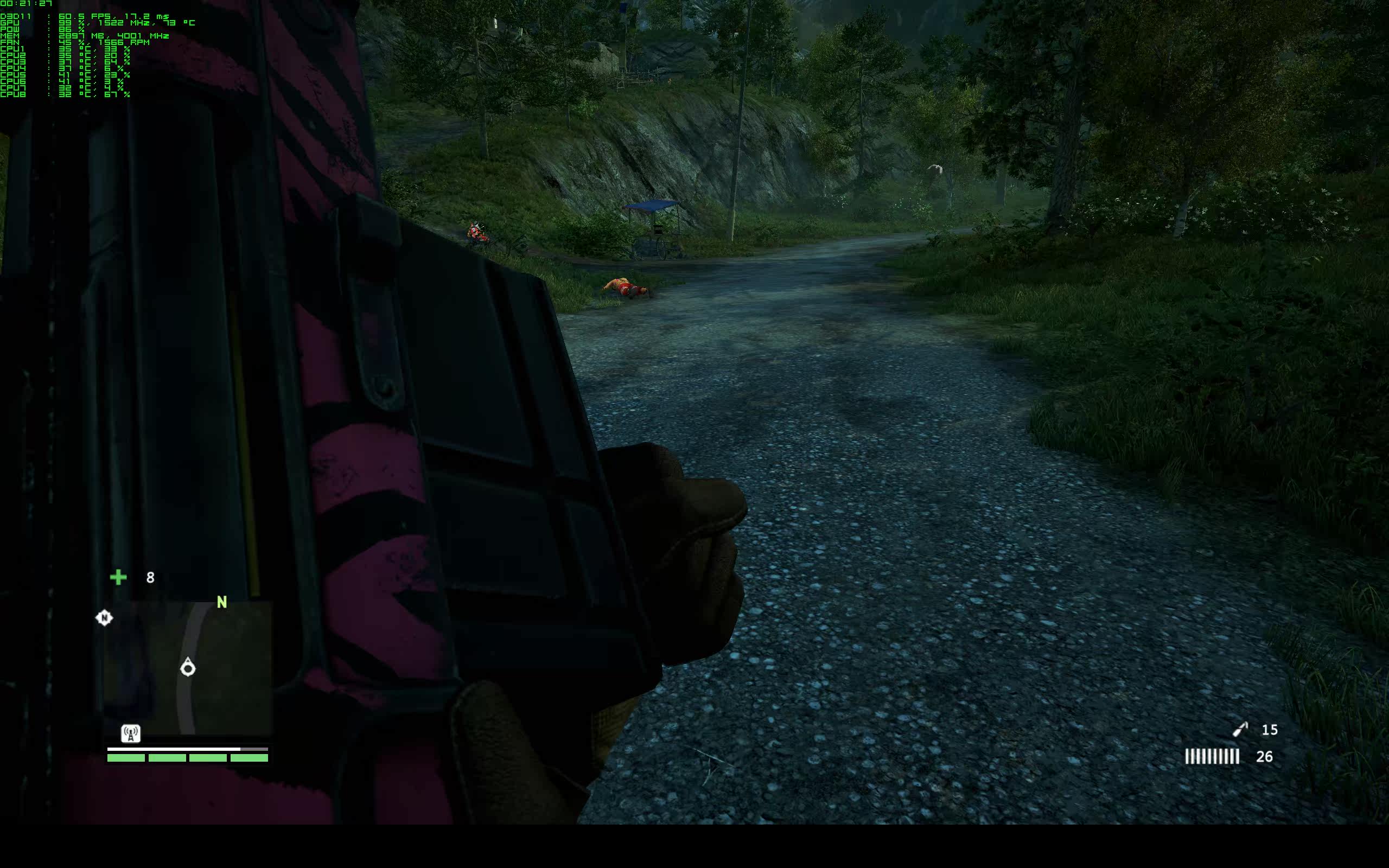The width and height of the screenshot is (1389, 868).
Task: Click the diamond N marker beside the minimap
Action: click(x=104, y=618)
